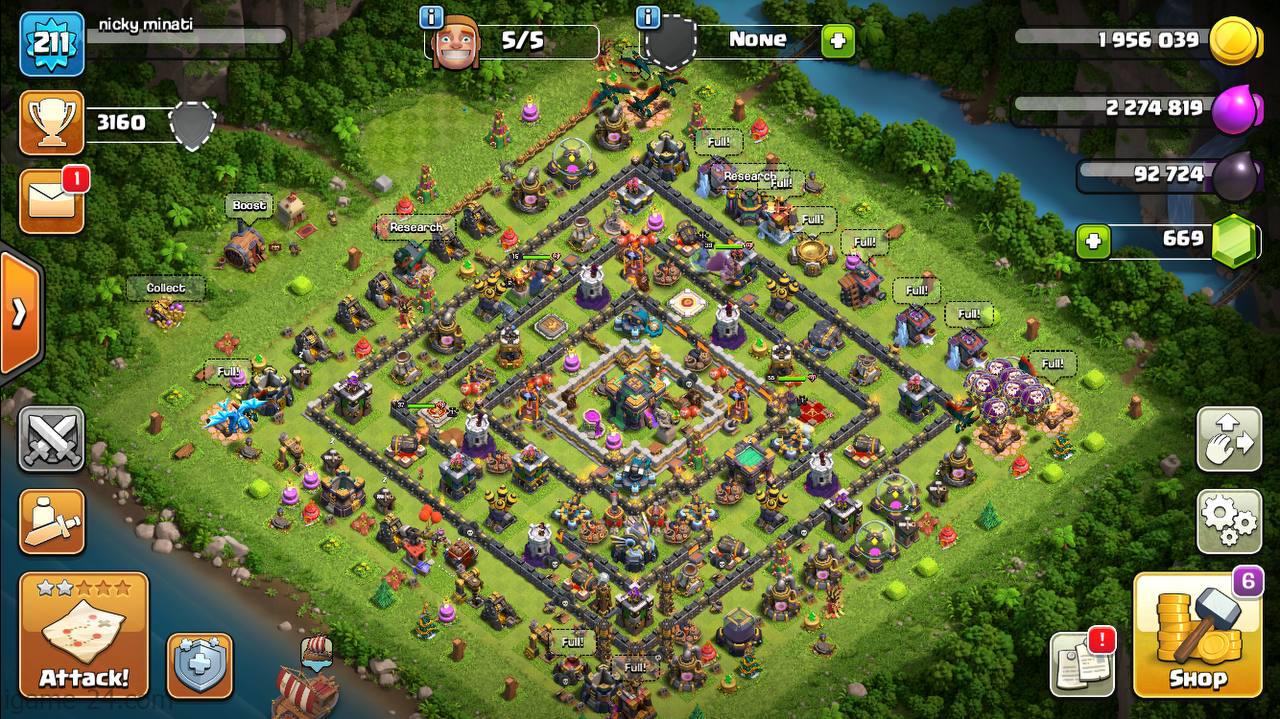This screenshot has height=719, width=1280.
Task: Open the trophy league icon
Action: tap(51, 123)
